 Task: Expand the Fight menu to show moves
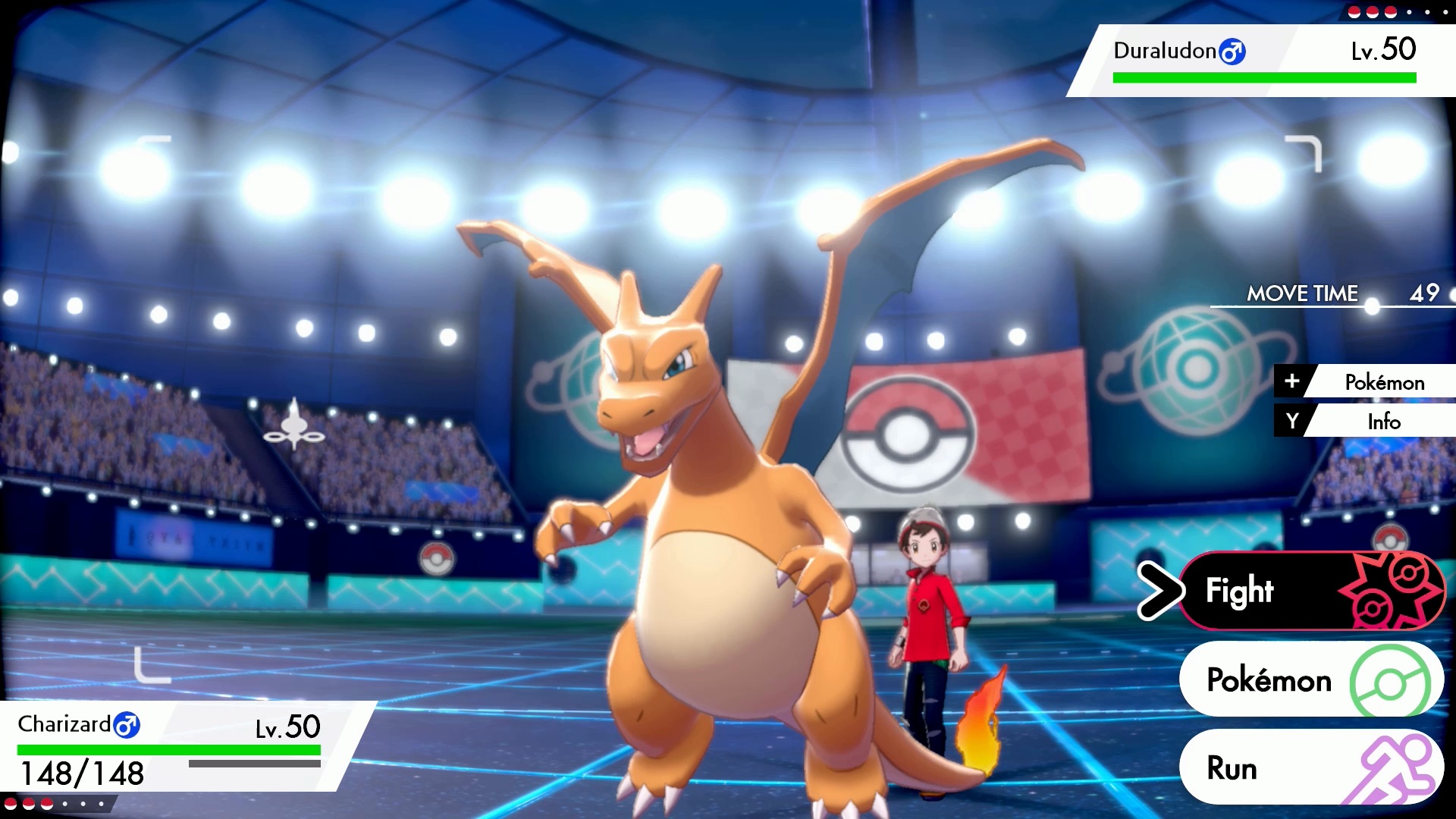tap(1289, 591)
